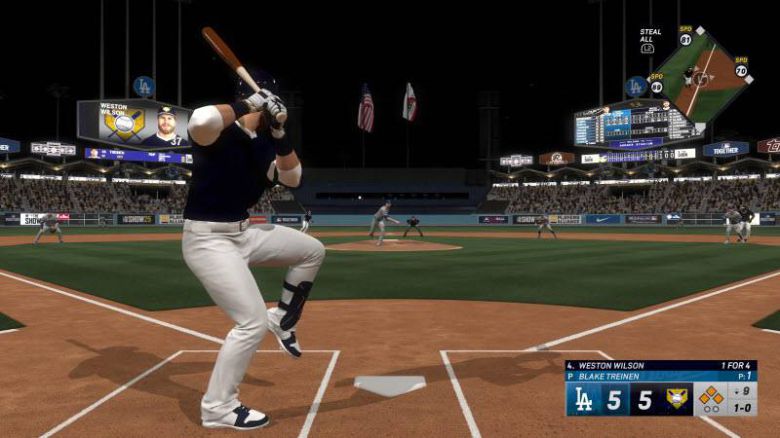Select the third base runner speed marker

(x=656, y=86)
